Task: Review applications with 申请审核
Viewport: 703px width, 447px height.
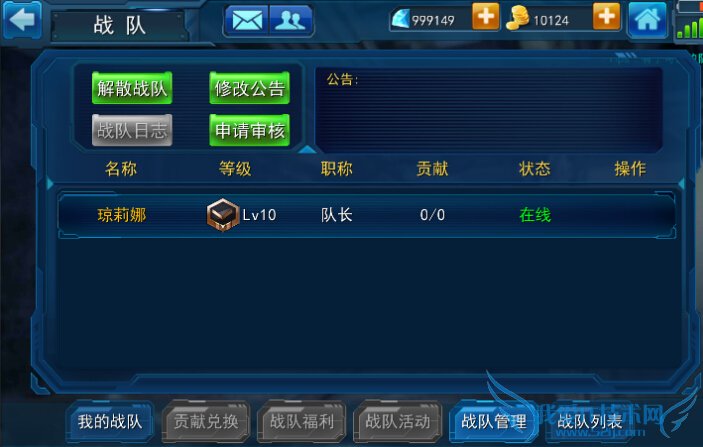Action: 250,129
